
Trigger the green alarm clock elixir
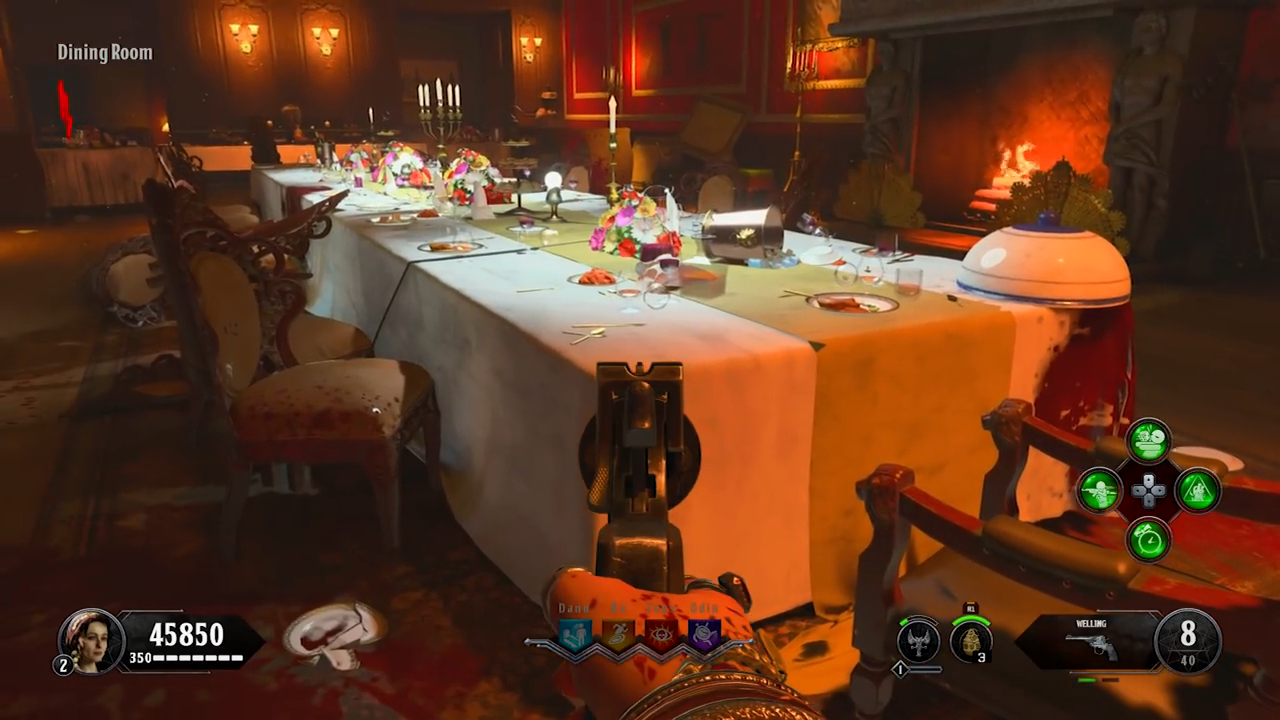tap(1149, 540)
